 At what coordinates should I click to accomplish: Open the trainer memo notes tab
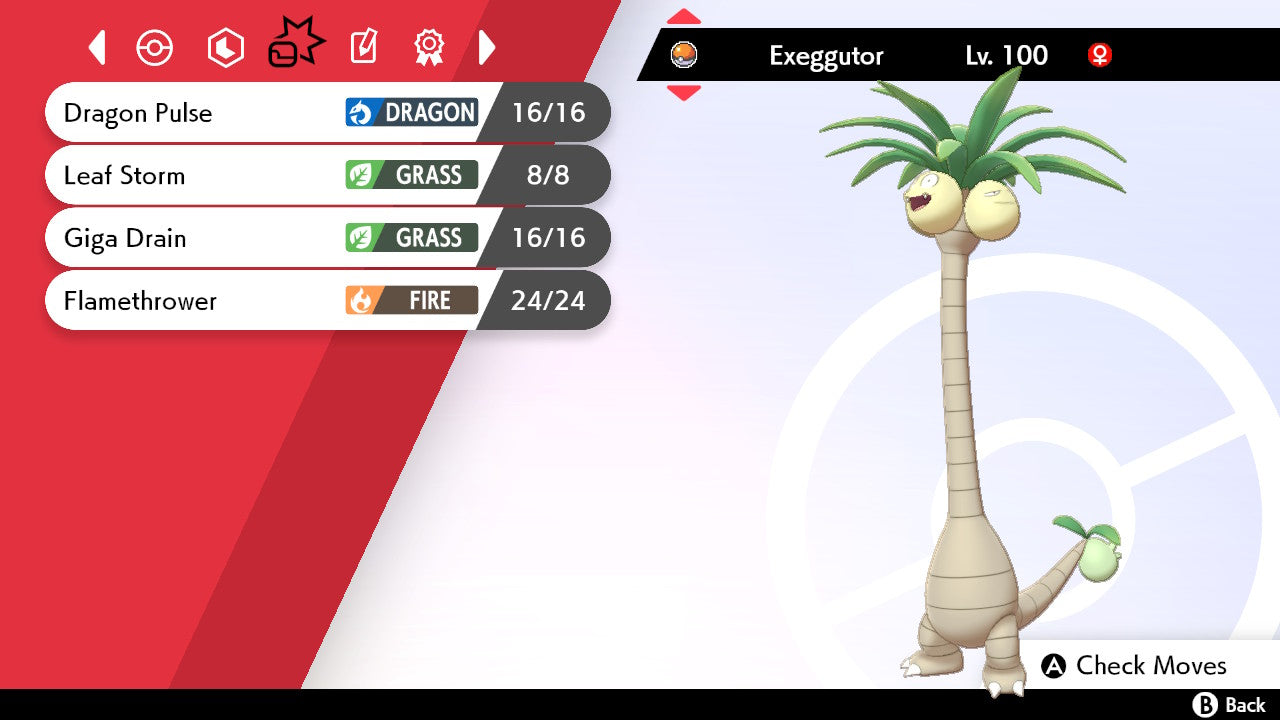(364, 48)
